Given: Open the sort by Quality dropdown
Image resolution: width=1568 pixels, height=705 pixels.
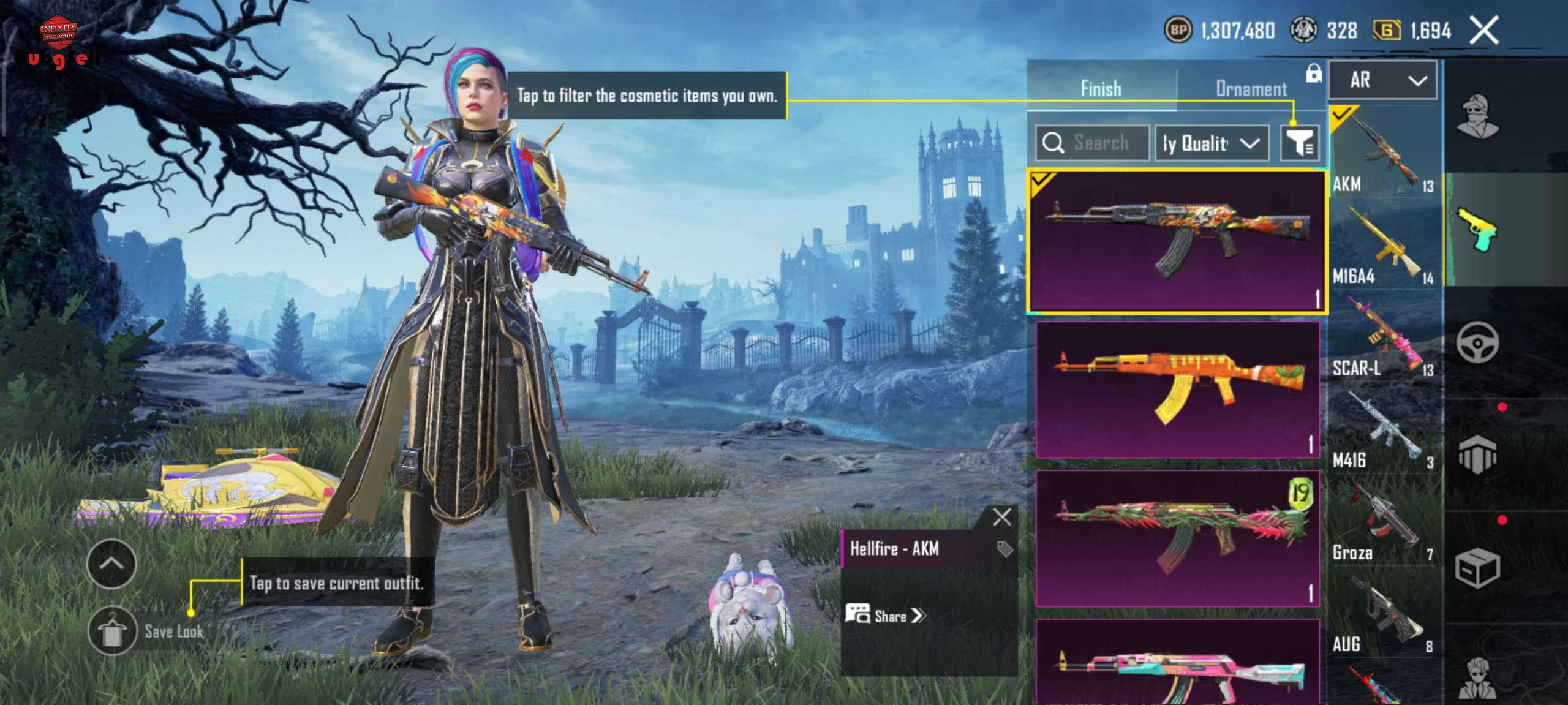Looking at the screenshot, I should tap(1211, 143).
